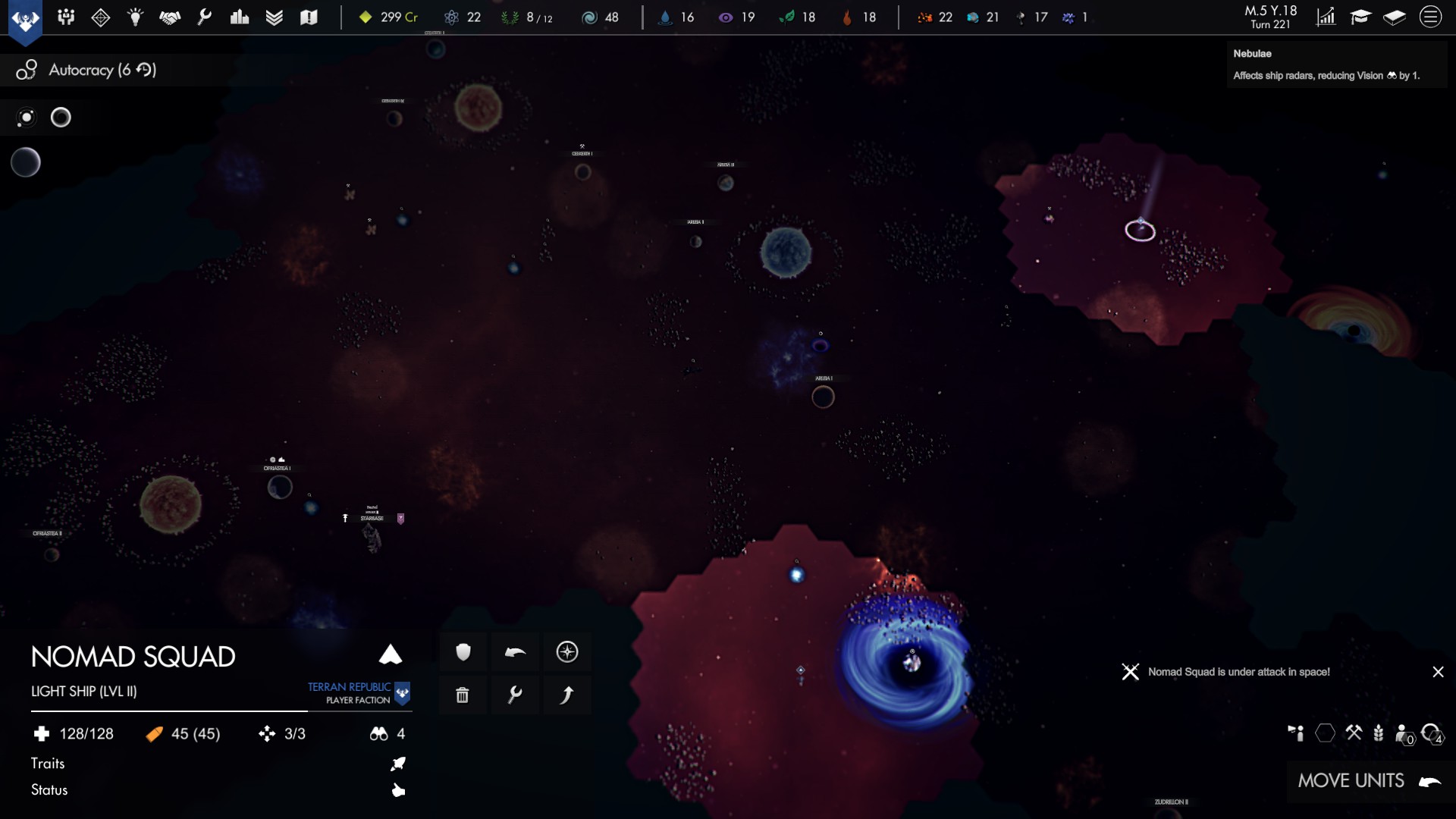Toggle the right map overlay circle icon
This screenshot has height=819, width=1456.
click(x=61, y=118)
